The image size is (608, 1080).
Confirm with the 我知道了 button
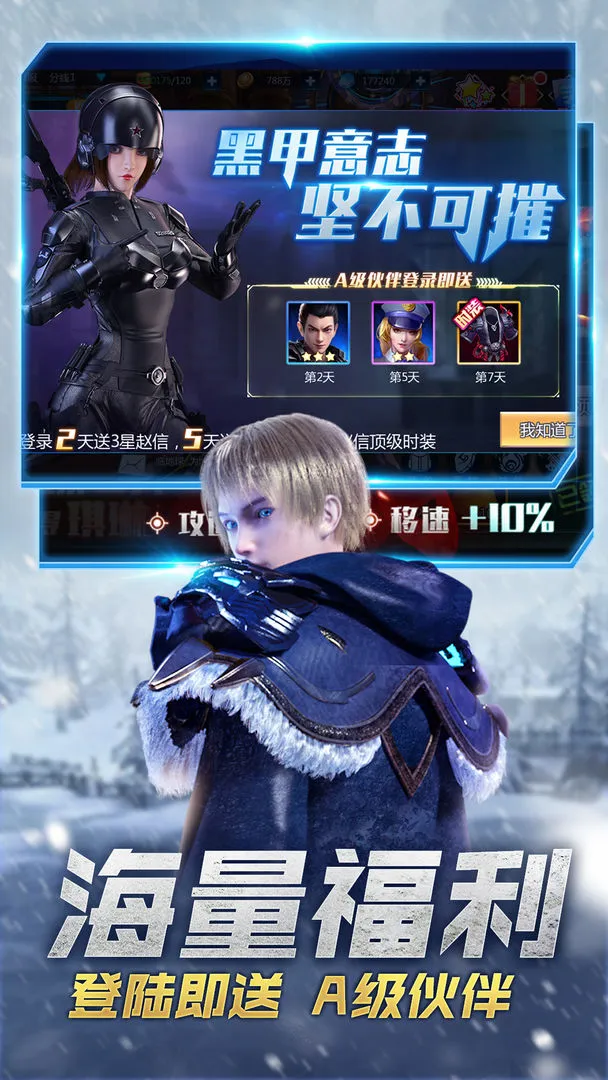(x=538, y=430)
